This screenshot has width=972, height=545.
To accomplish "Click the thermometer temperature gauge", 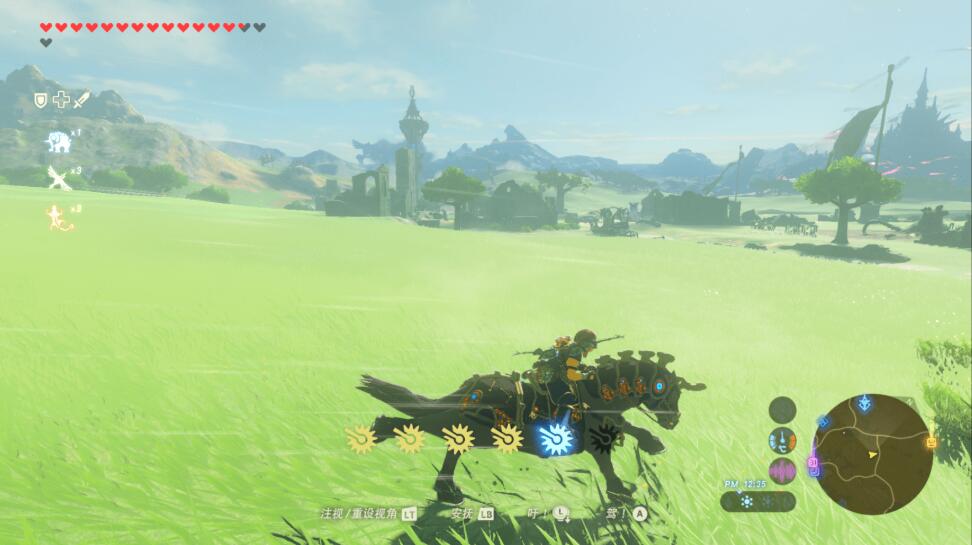I will coord(782,440).
